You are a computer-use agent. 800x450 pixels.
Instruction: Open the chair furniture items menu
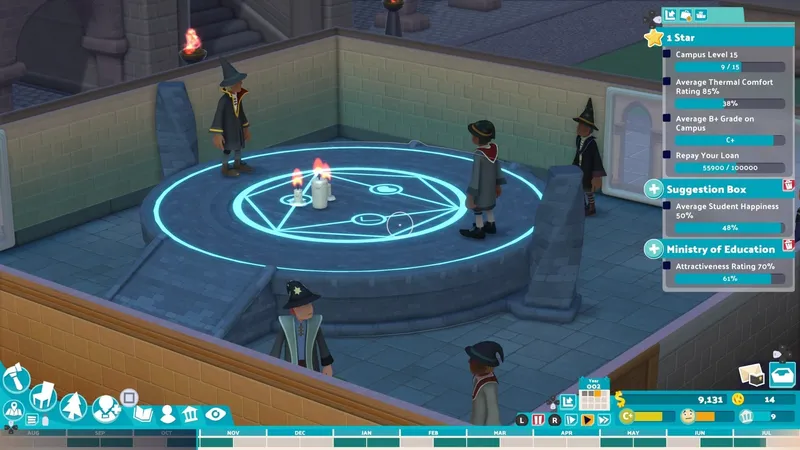[43, 397]
